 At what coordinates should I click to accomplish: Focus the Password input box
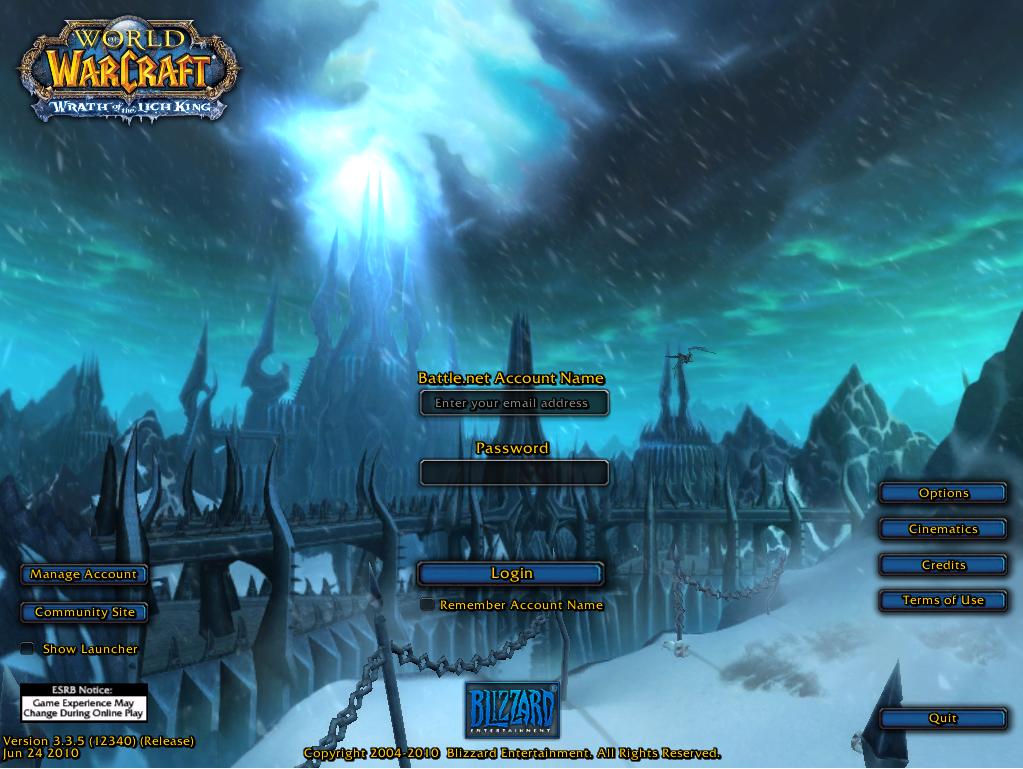[514, 472]
